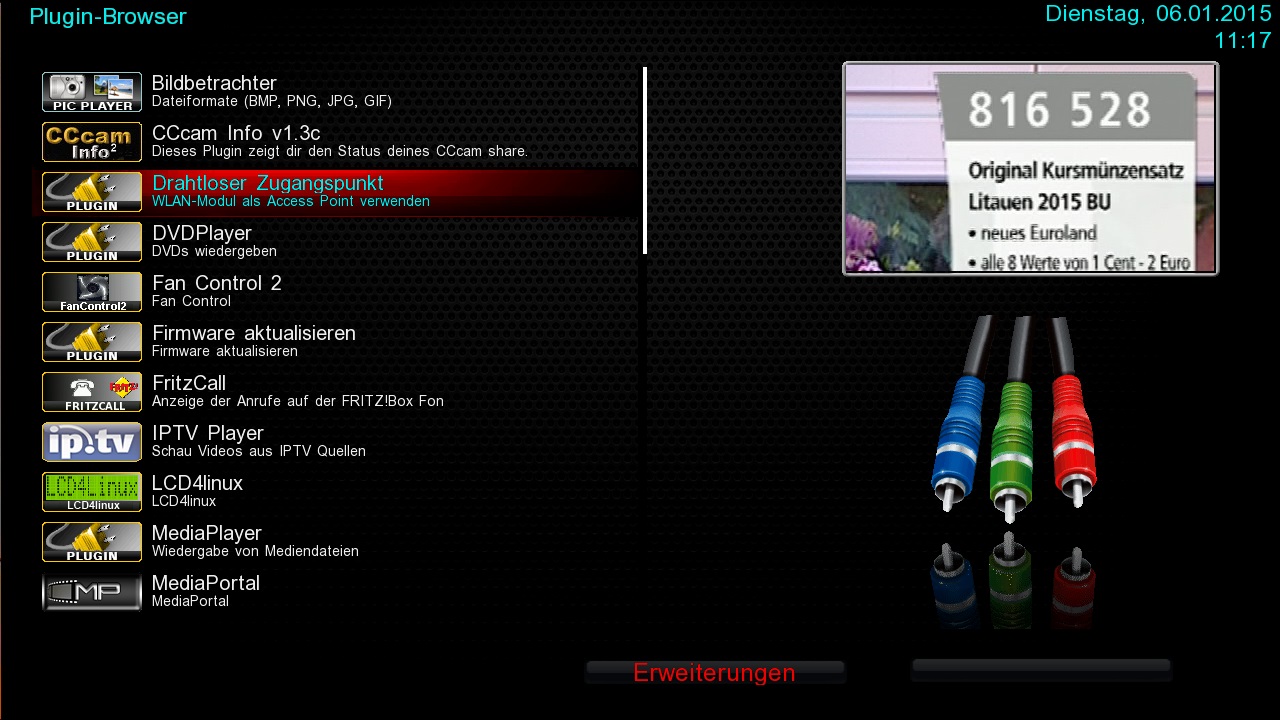Click the ip.tv logo icon
The image size is (1280, 720).
92,442
